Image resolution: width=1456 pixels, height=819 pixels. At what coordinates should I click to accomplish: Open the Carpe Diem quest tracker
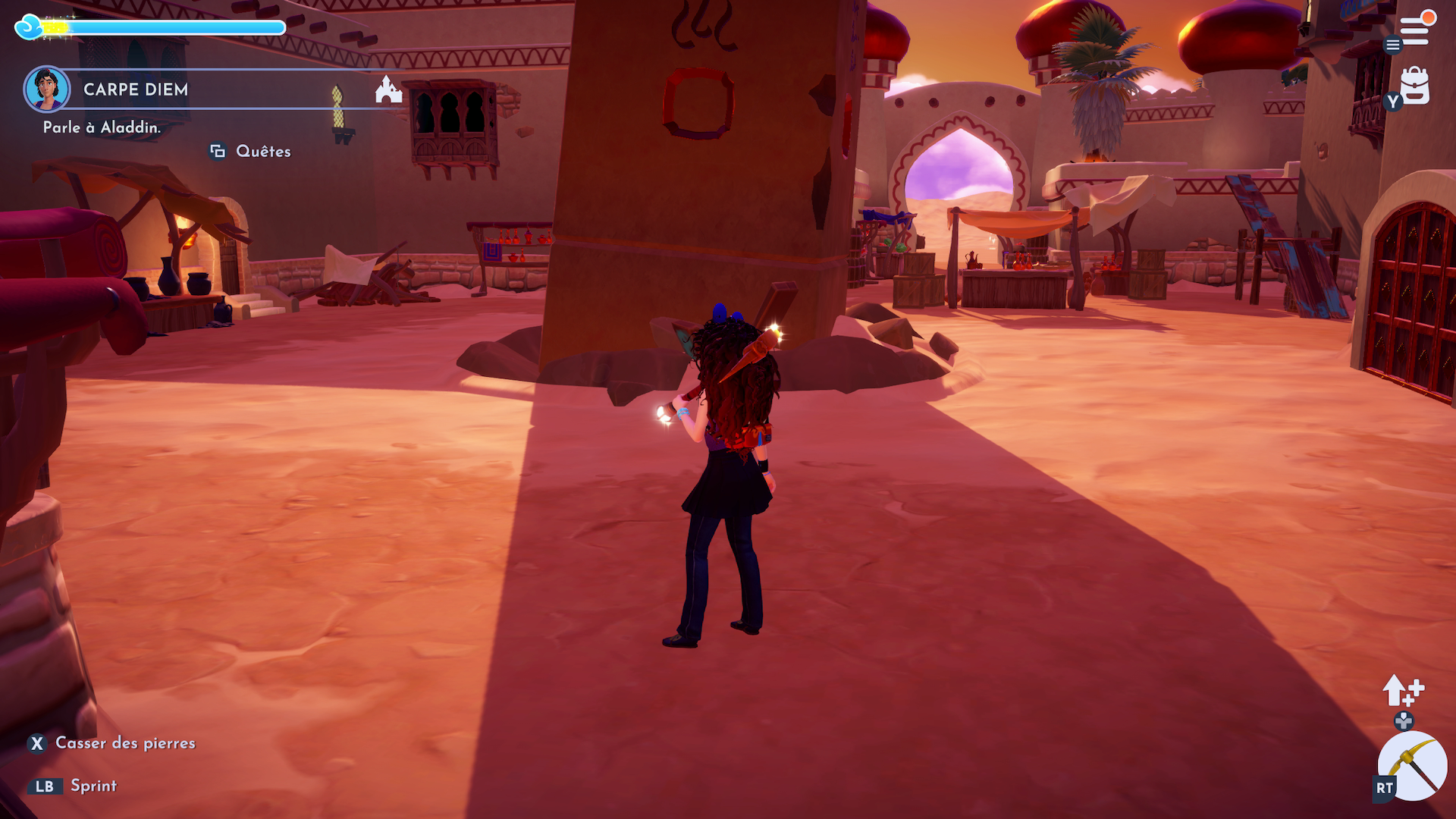pos(136,89)
